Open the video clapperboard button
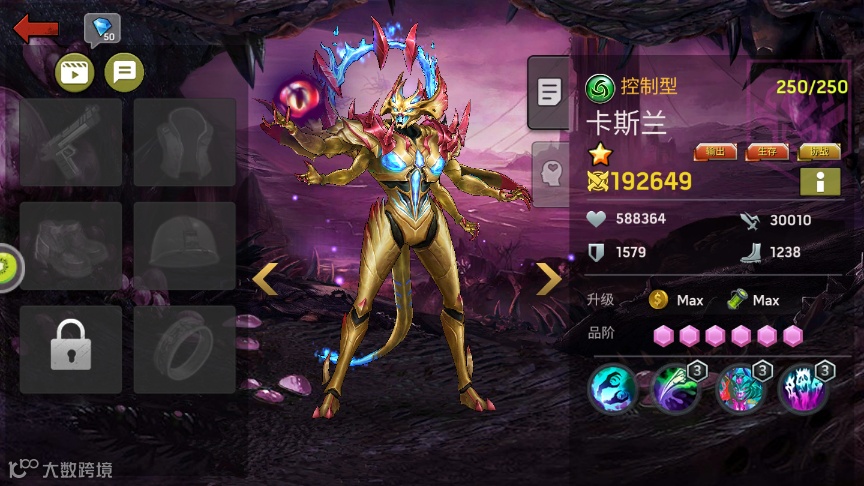 [x=75, y=72]
